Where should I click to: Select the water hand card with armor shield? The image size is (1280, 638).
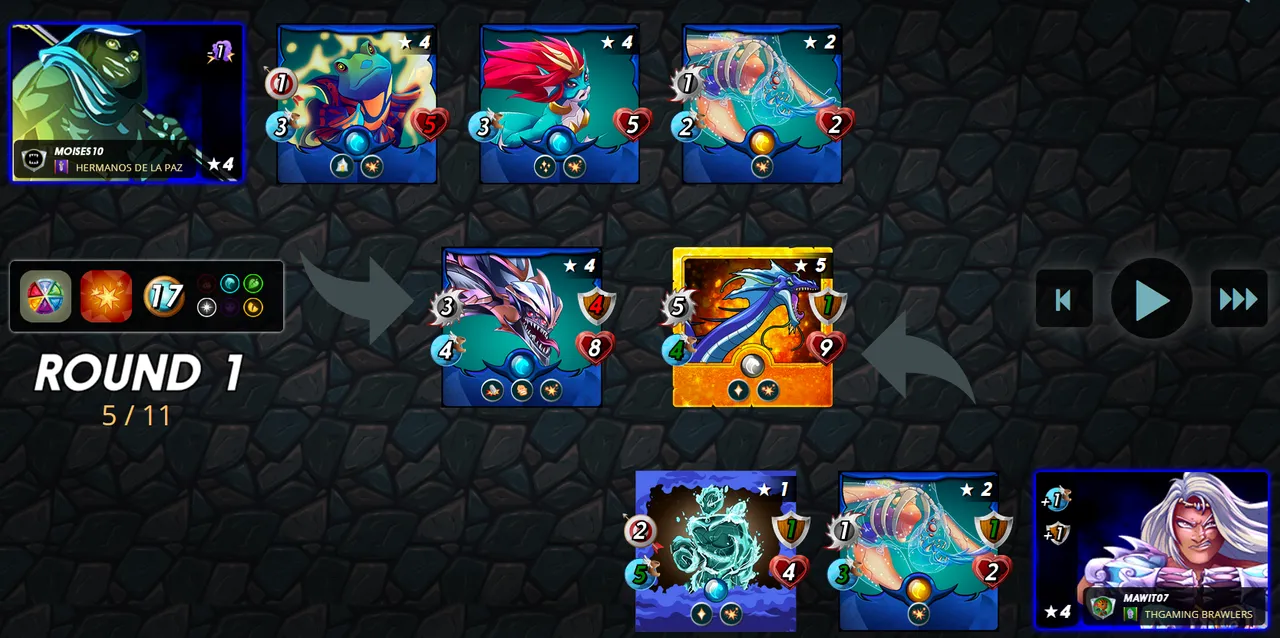[918, 550]
